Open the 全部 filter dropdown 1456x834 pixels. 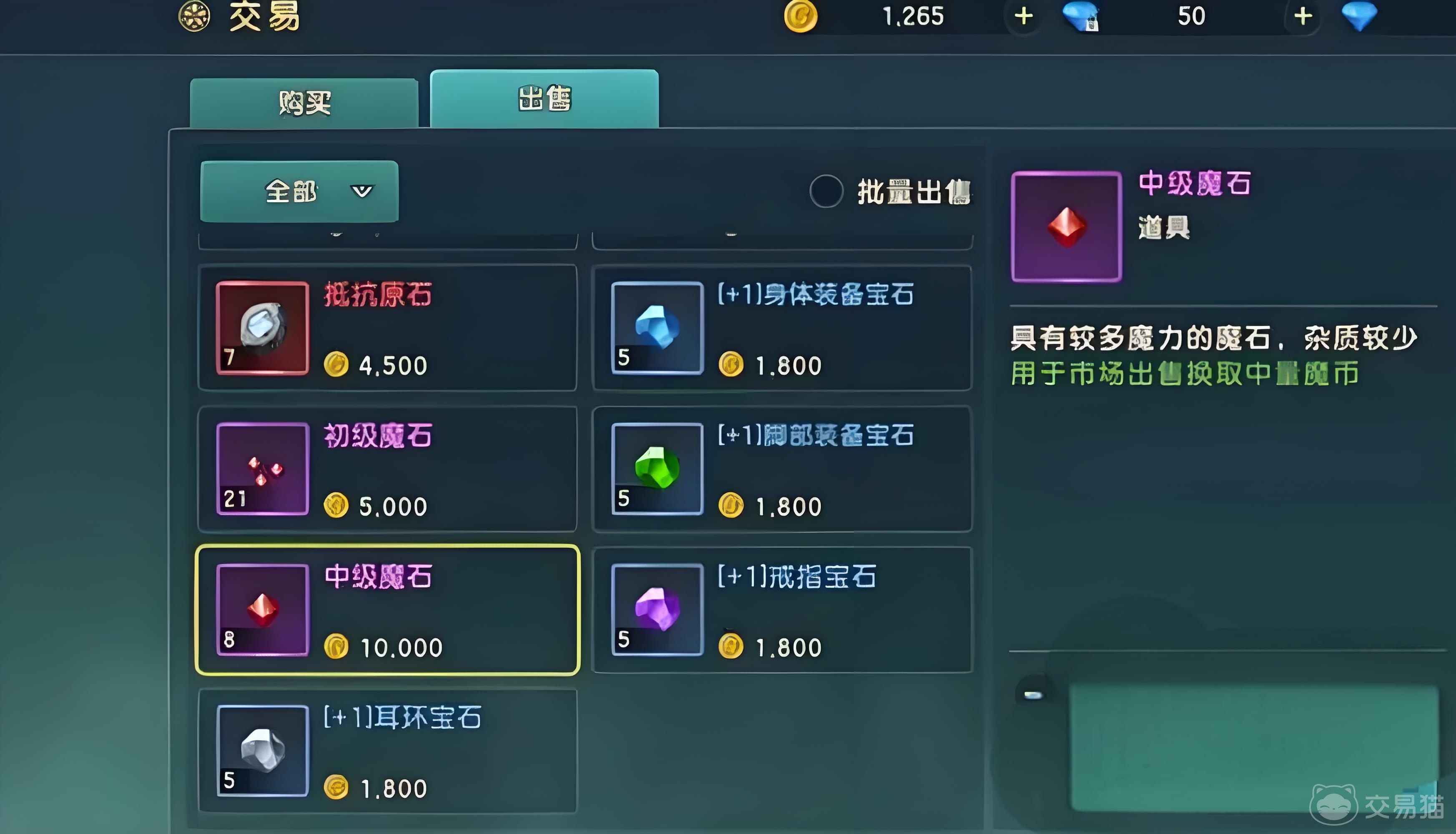tap(299, 192)
